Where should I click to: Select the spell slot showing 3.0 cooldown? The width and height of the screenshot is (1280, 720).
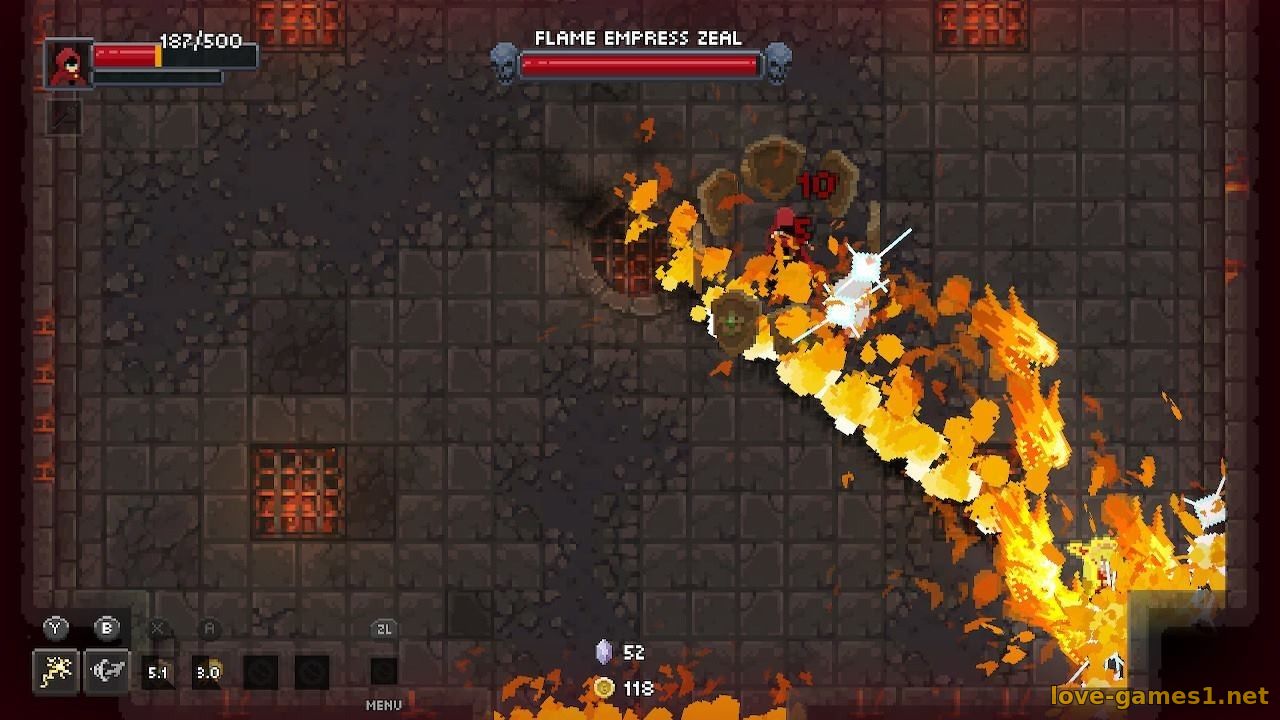pos(207,672)
